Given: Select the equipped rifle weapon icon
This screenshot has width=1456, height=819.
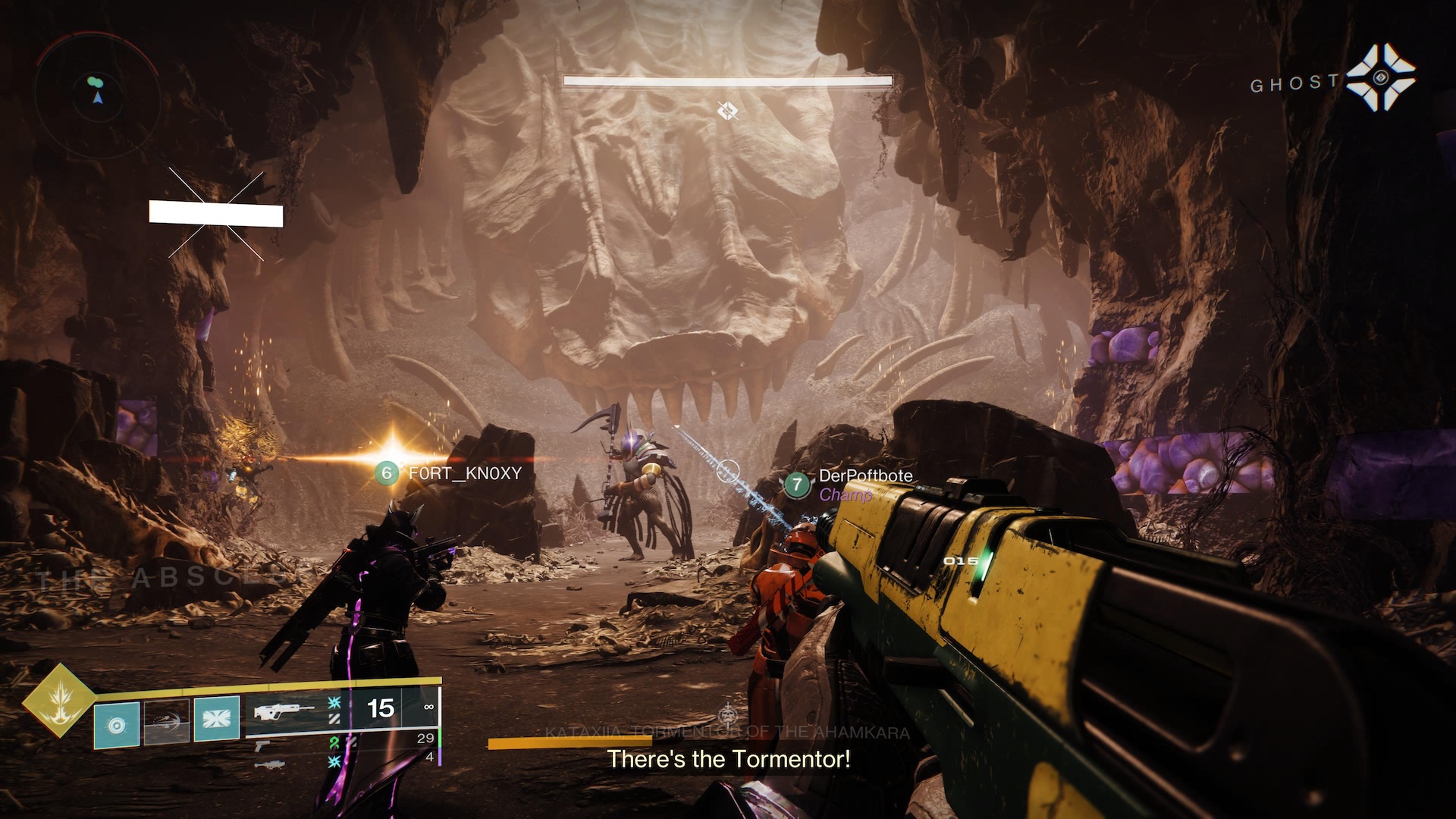Looking at the screenshot, I should click(284, 712).
